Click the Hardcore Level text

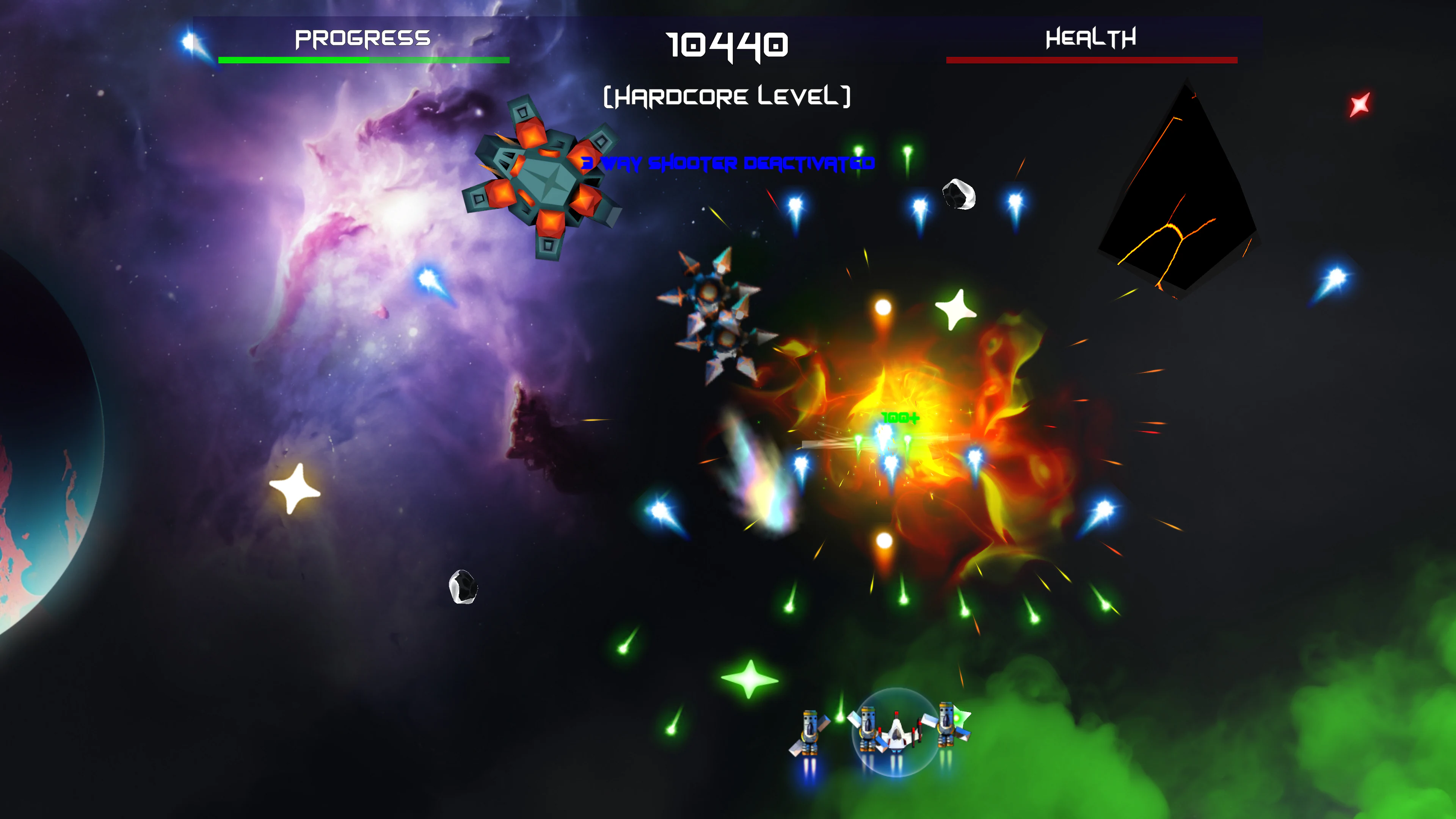pyautogui.click(x=726, y=97)
